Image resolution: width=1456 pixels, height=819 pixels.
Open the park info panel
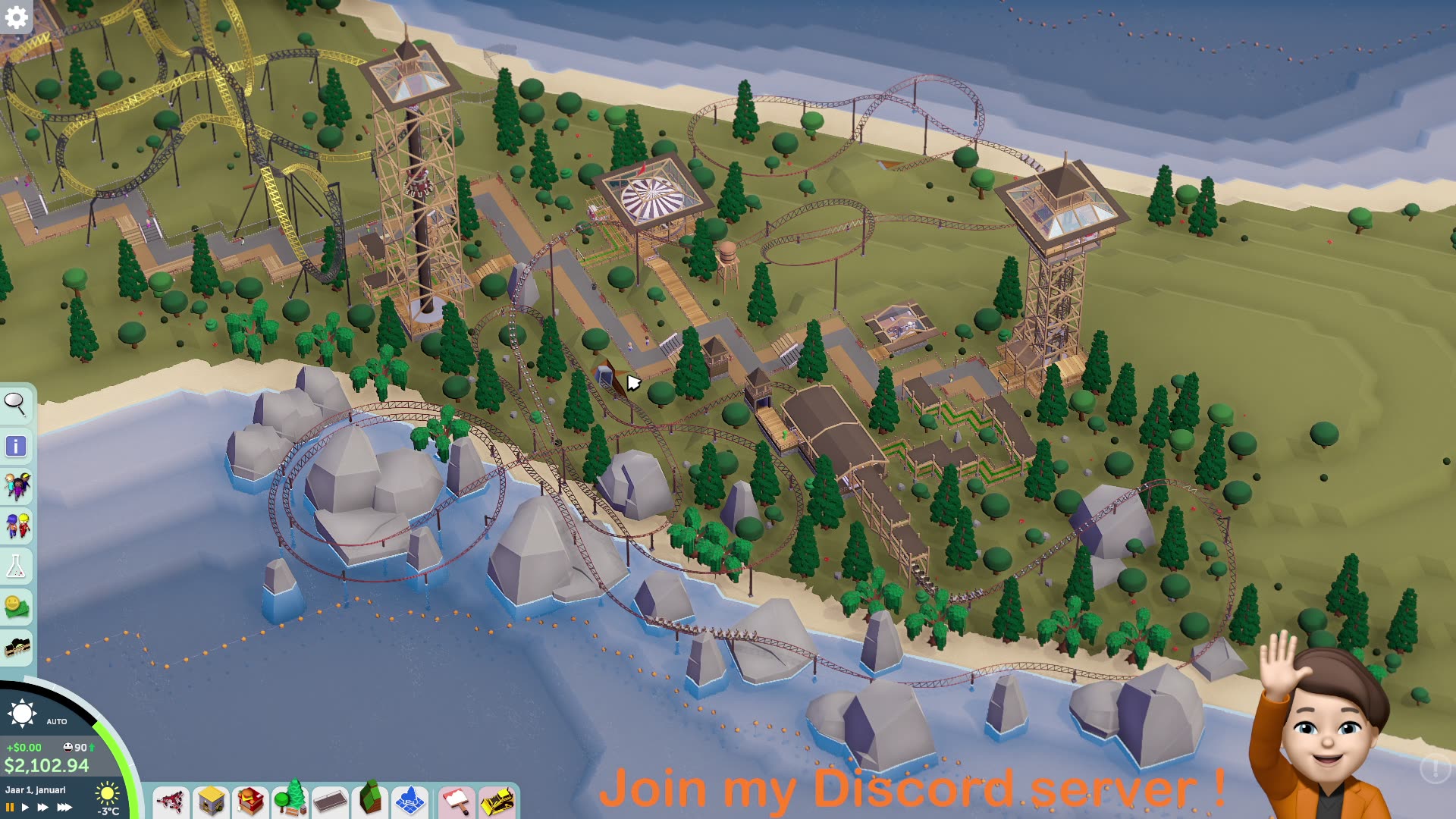point(16,446)
